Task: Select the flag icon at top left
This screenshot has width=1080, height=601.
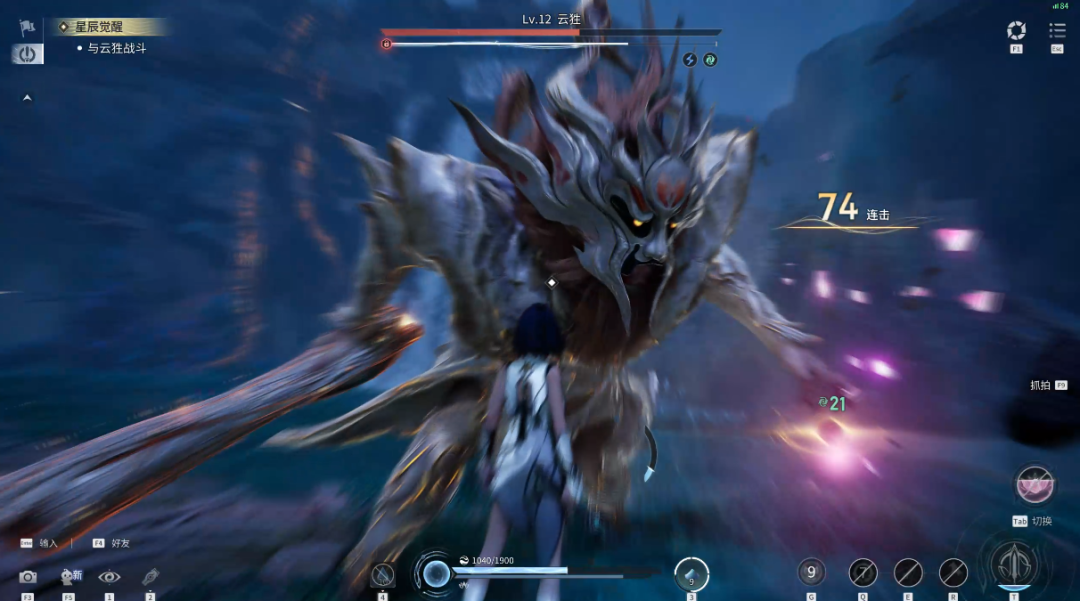Action: pos(27,26)
